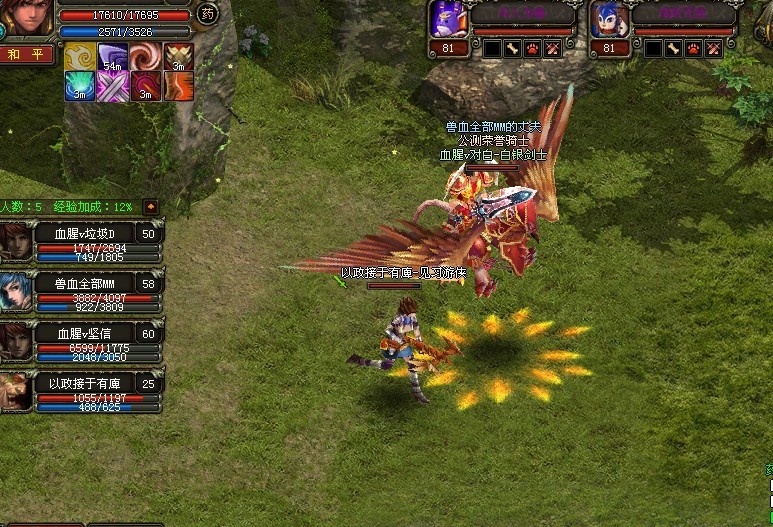Select the pink spiral vortex buff icon
This screenshot has height=527, width=773.
145,57
